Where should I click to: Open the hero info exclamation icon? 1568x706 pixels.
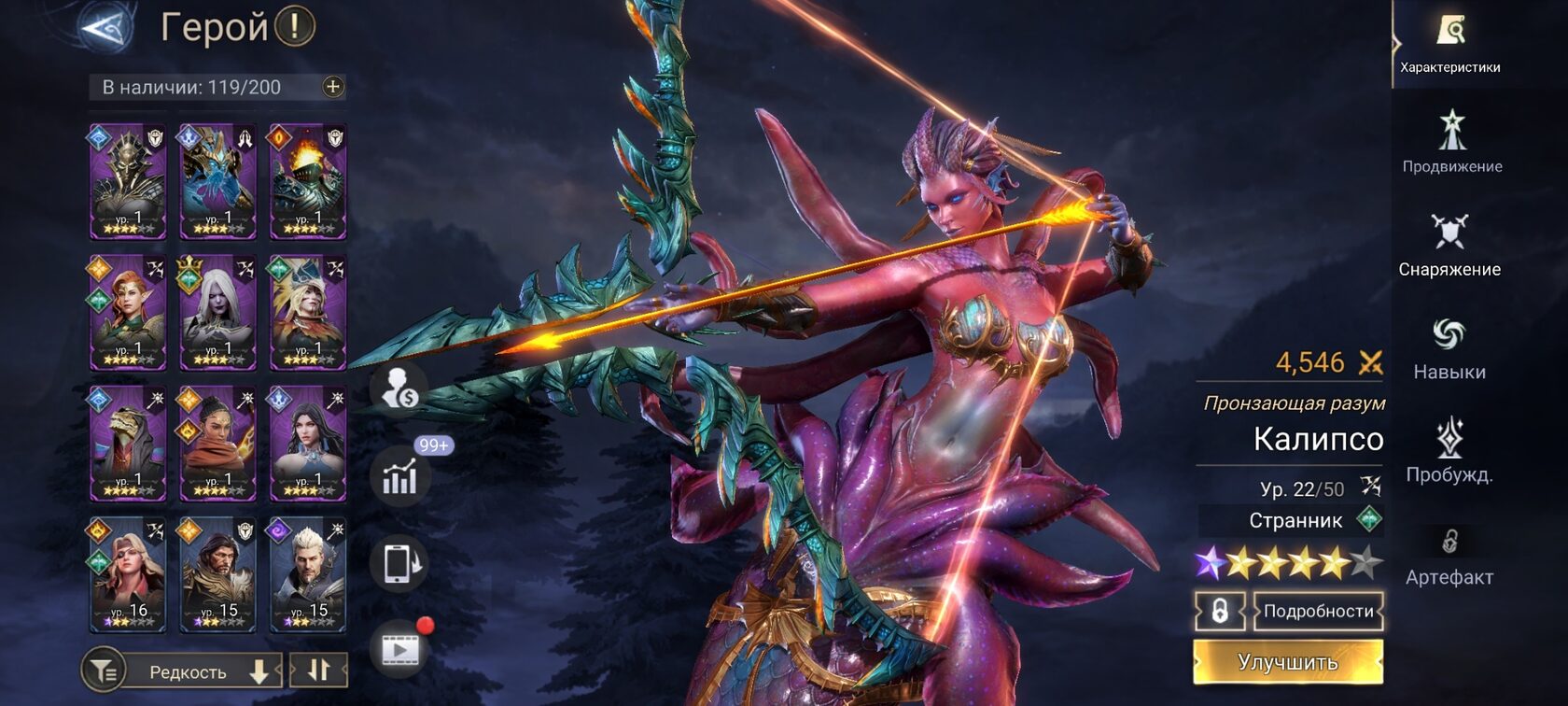click(295, 26)
